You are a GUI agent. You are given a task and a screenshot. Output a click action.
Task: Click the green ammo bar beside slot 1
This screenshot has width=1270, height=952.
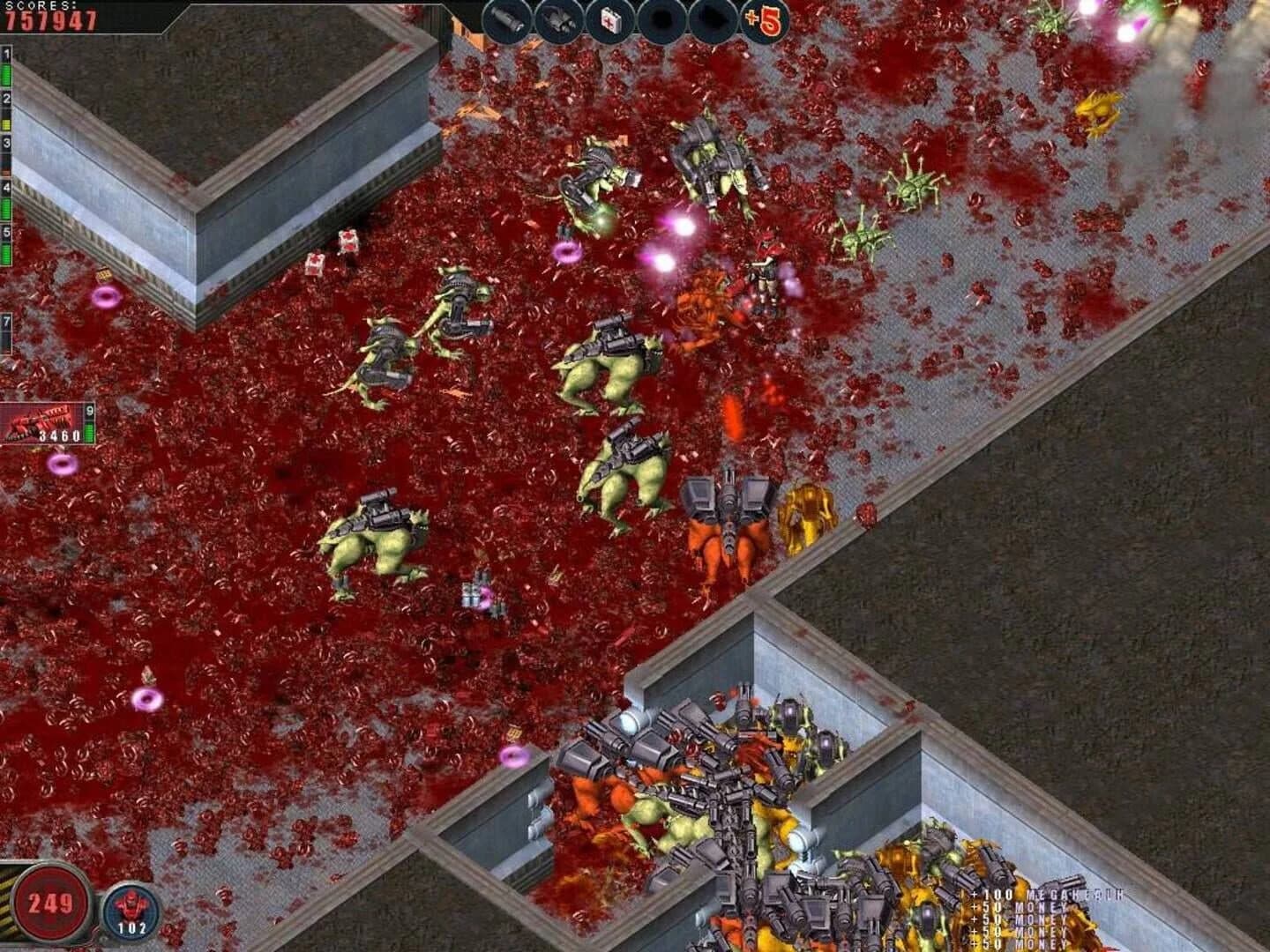7,73
